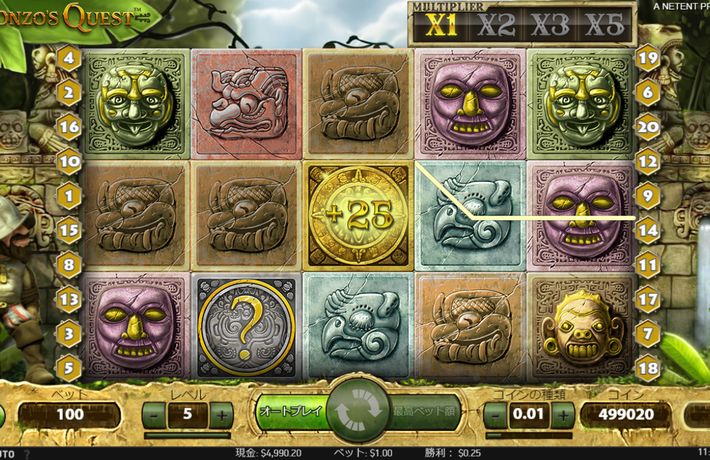Image resolution: width=710 pixels, height=460 pixels.
Task: Spin the reels with the round green button
Action: 354,412
